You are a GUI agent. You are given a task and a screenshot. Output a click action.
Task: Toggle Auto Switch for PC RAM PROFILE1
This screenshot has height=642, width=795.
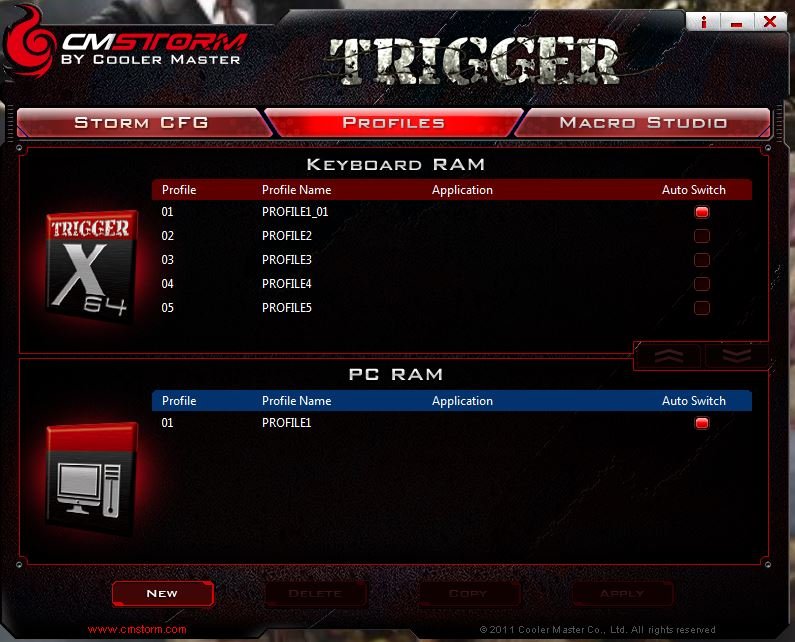point(702,423)
